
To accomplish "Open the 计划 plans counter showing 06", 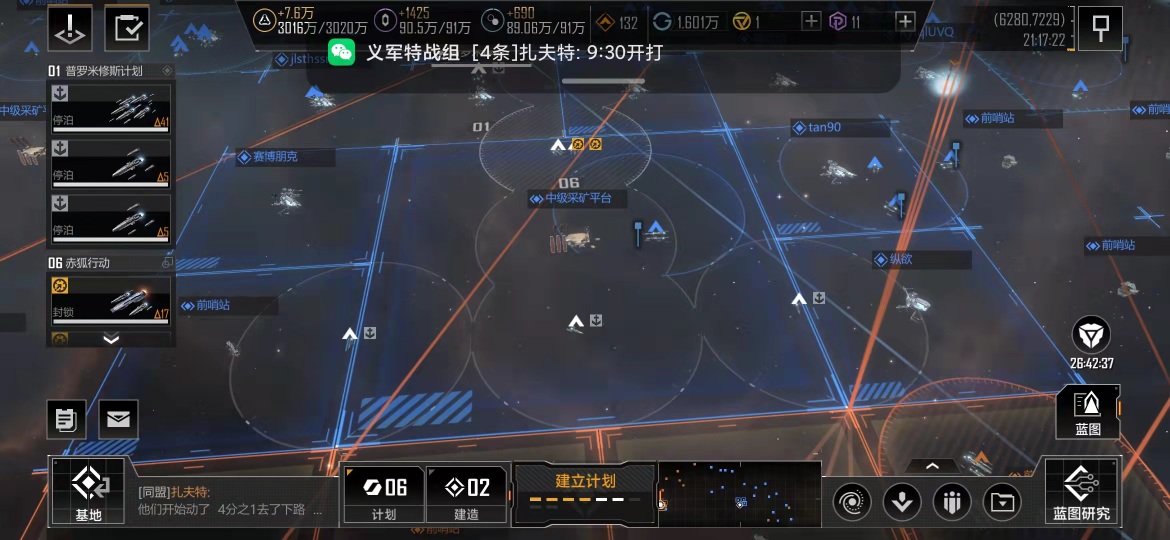I will click(x=384, y=494).
